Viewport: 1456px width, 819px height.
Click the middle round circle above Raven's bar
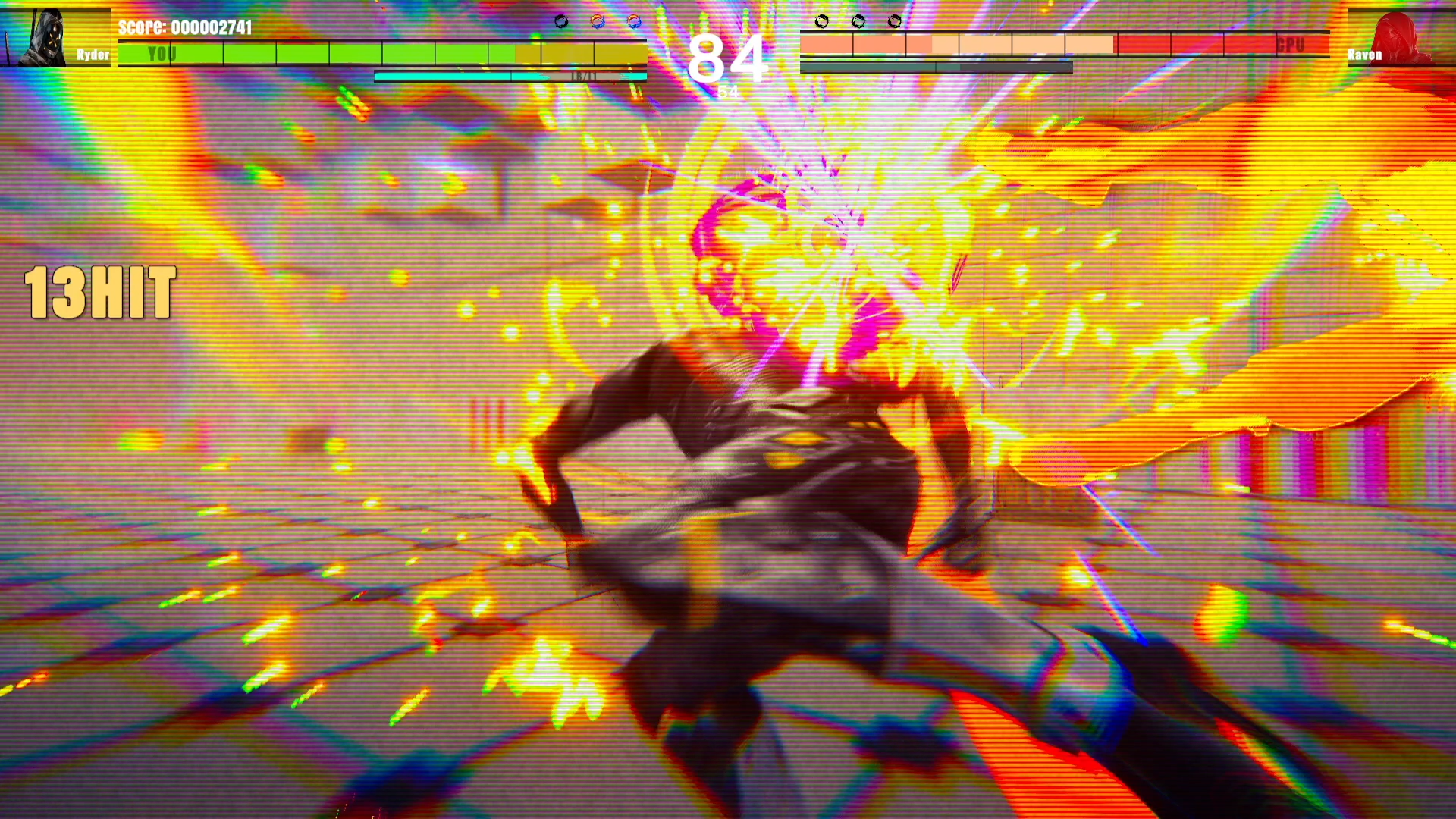pos(858,20)
